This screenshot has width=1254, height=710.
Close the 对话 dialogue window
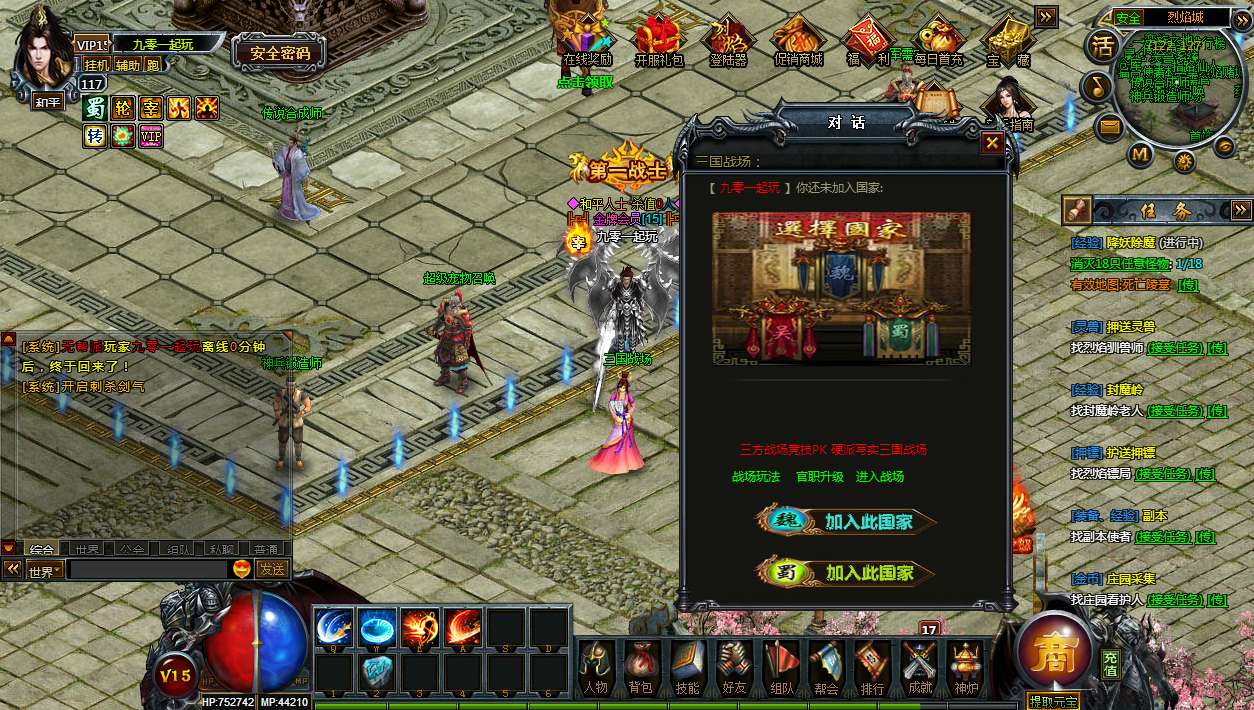click(991, 143)
